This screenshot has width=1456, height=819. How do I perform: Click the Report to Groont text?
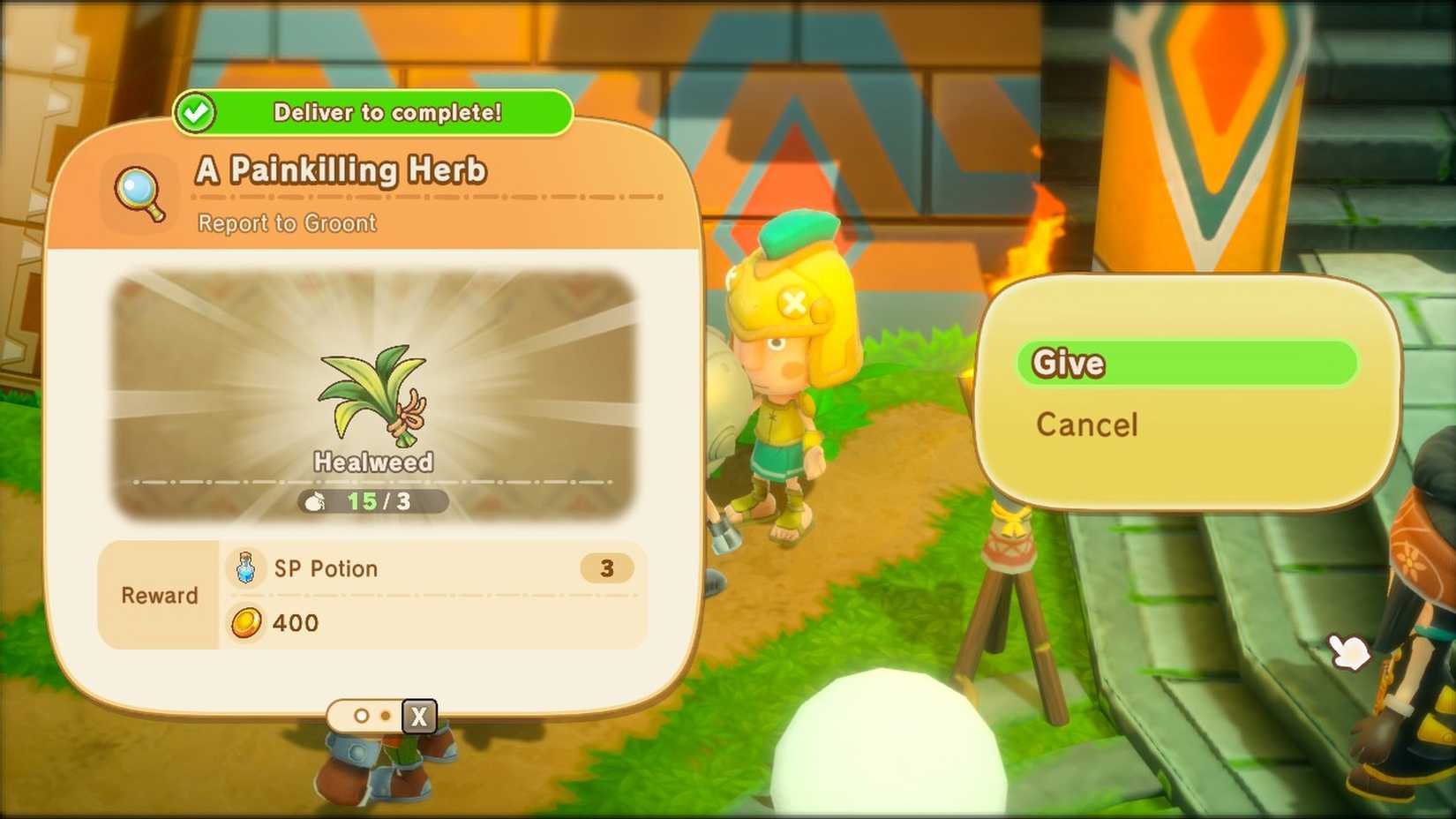[x=285, y=223]
